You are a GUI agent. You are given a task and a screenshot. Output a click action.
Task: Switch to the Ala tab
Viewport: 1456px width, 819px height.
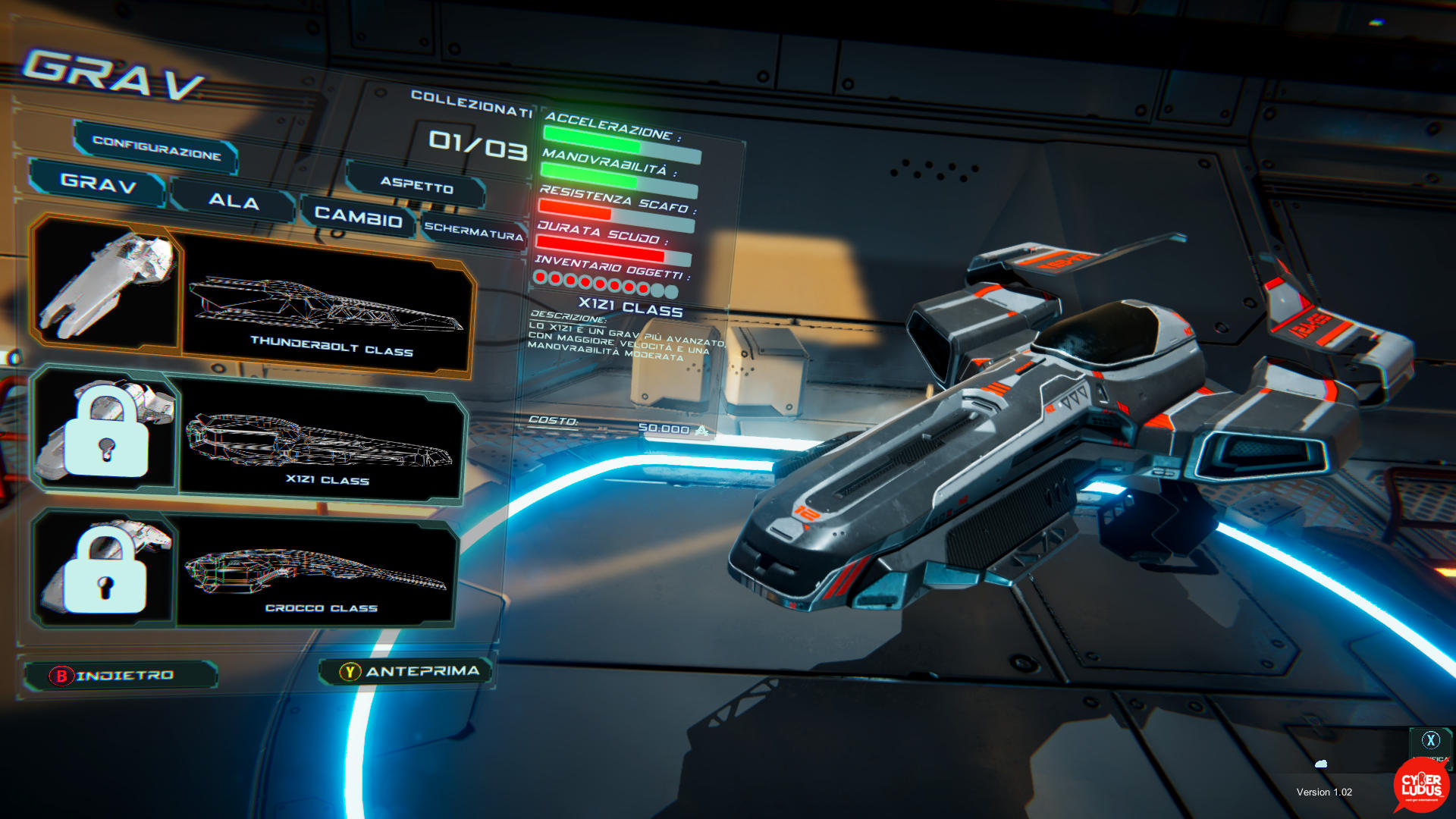pos(234,201)
